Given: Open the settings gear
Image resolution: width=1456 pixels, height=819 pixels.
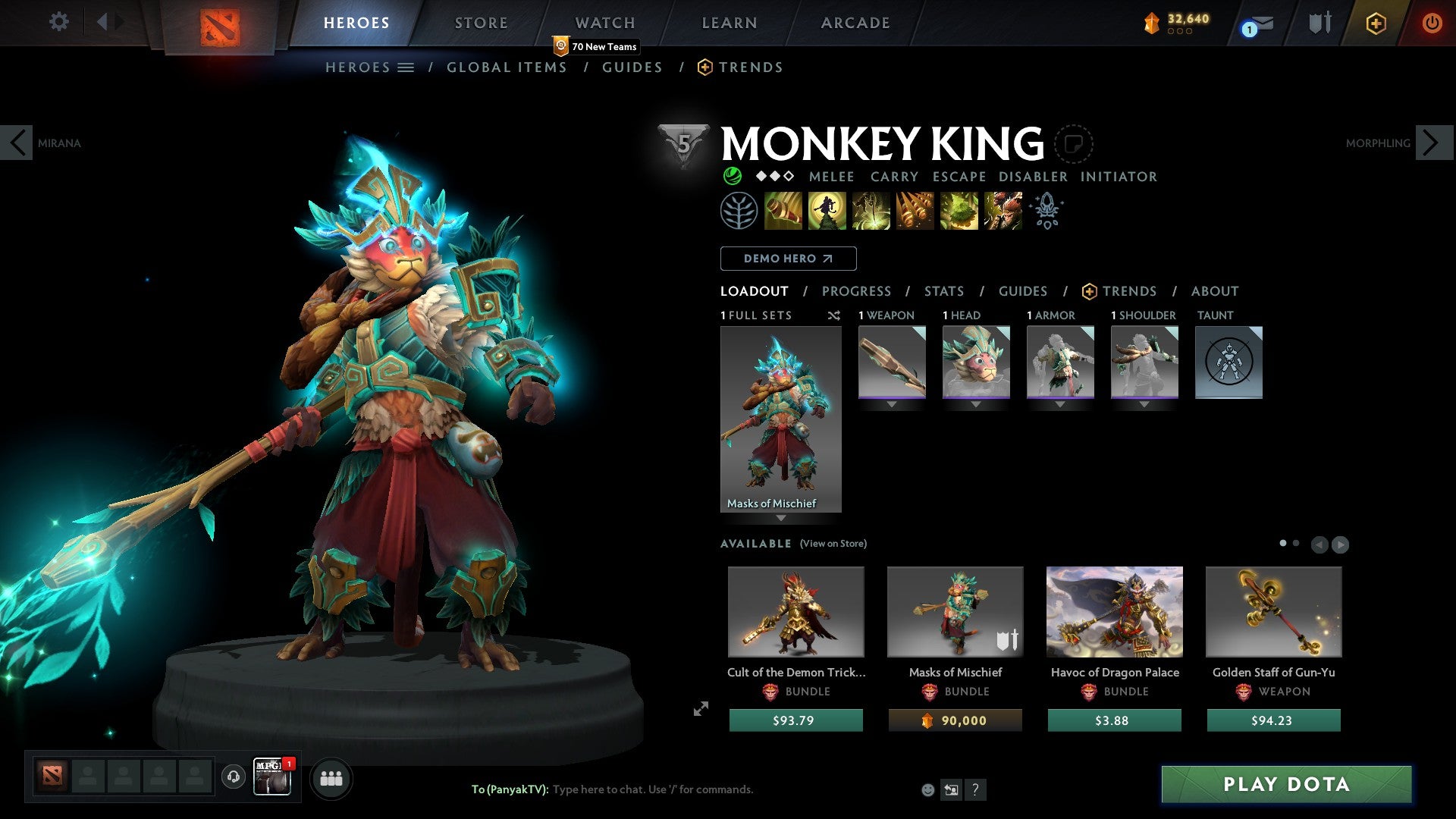Looking at the screenshot, I should tap(58, 22).
